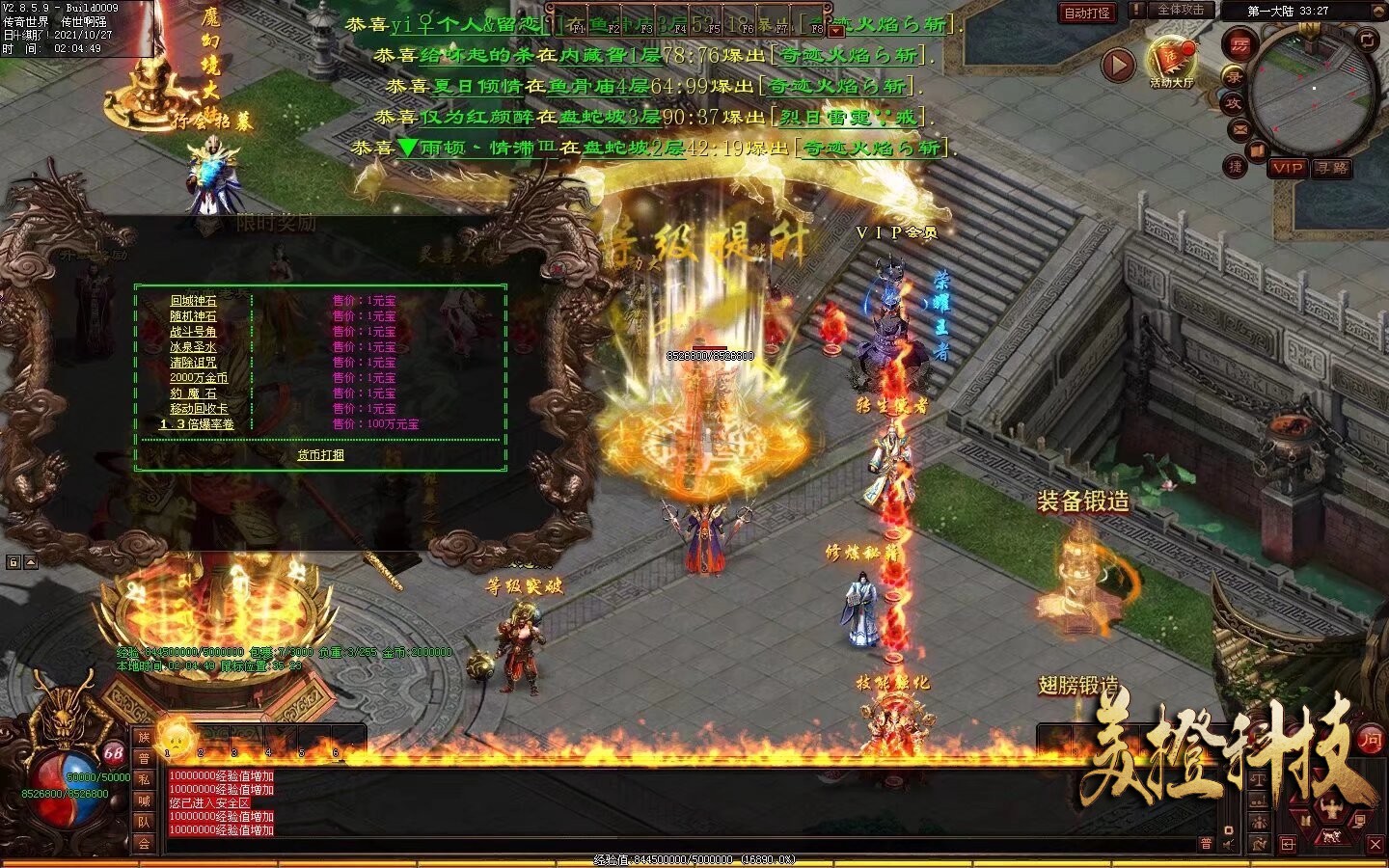Toggle the 自动打怪 auto-fight button
1389x868 pixels.
click(1087, 13)
